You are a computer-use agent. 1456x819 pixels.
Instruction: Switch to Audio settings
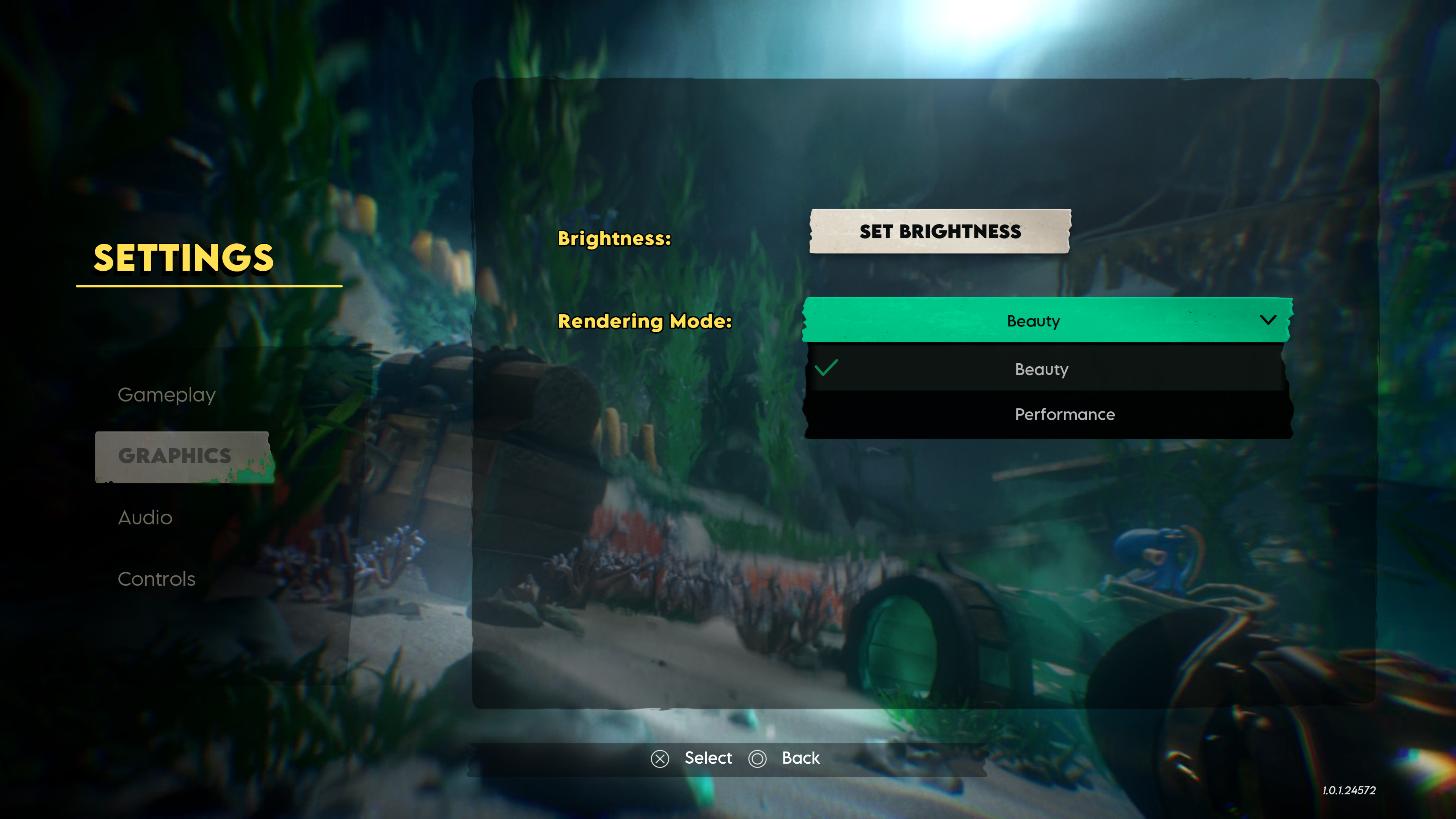[145, 518]
